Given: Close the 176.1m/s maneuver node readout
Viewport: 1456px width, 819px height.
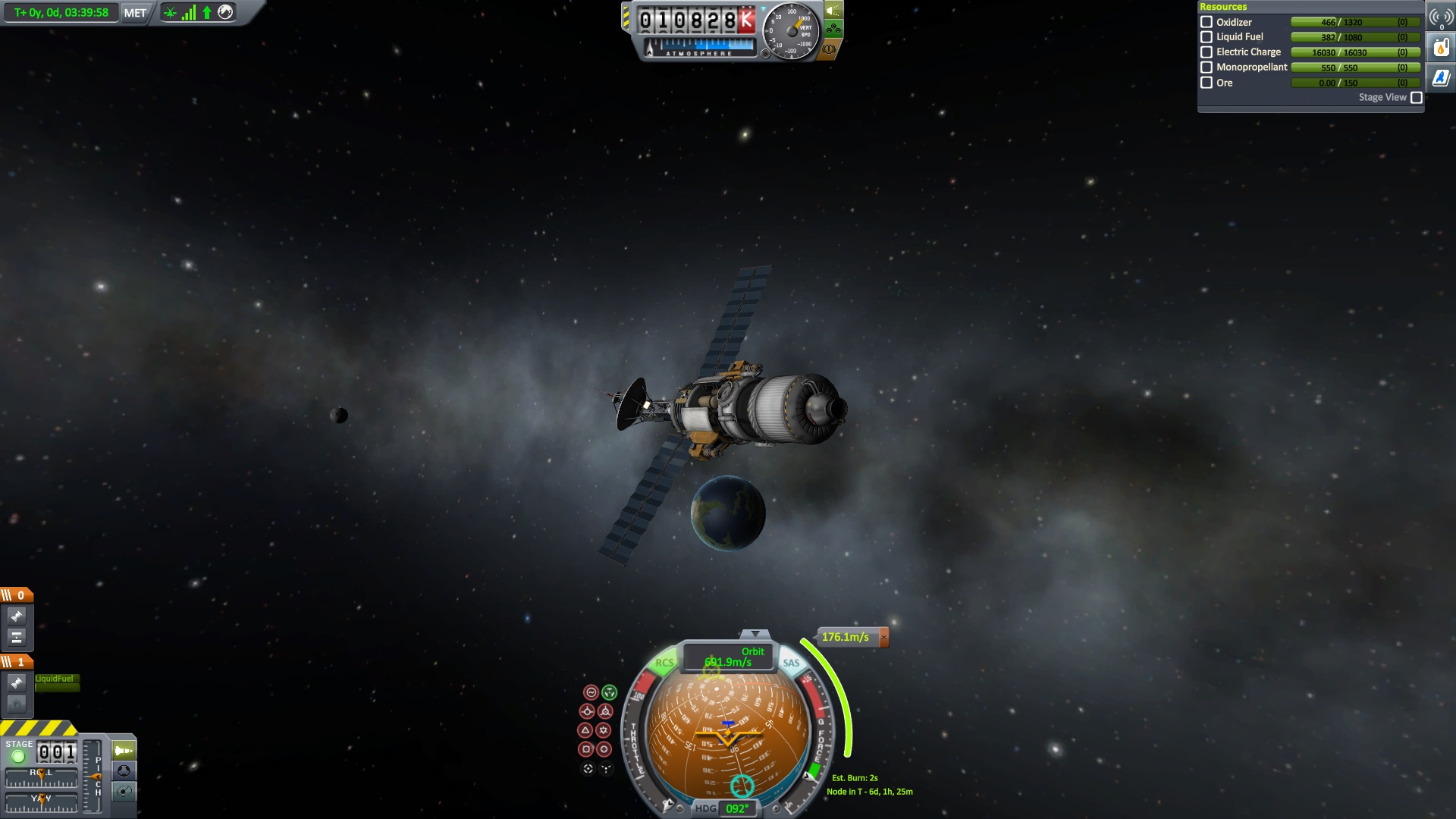Looking at the screenshot, I should [x=883, y=638].
